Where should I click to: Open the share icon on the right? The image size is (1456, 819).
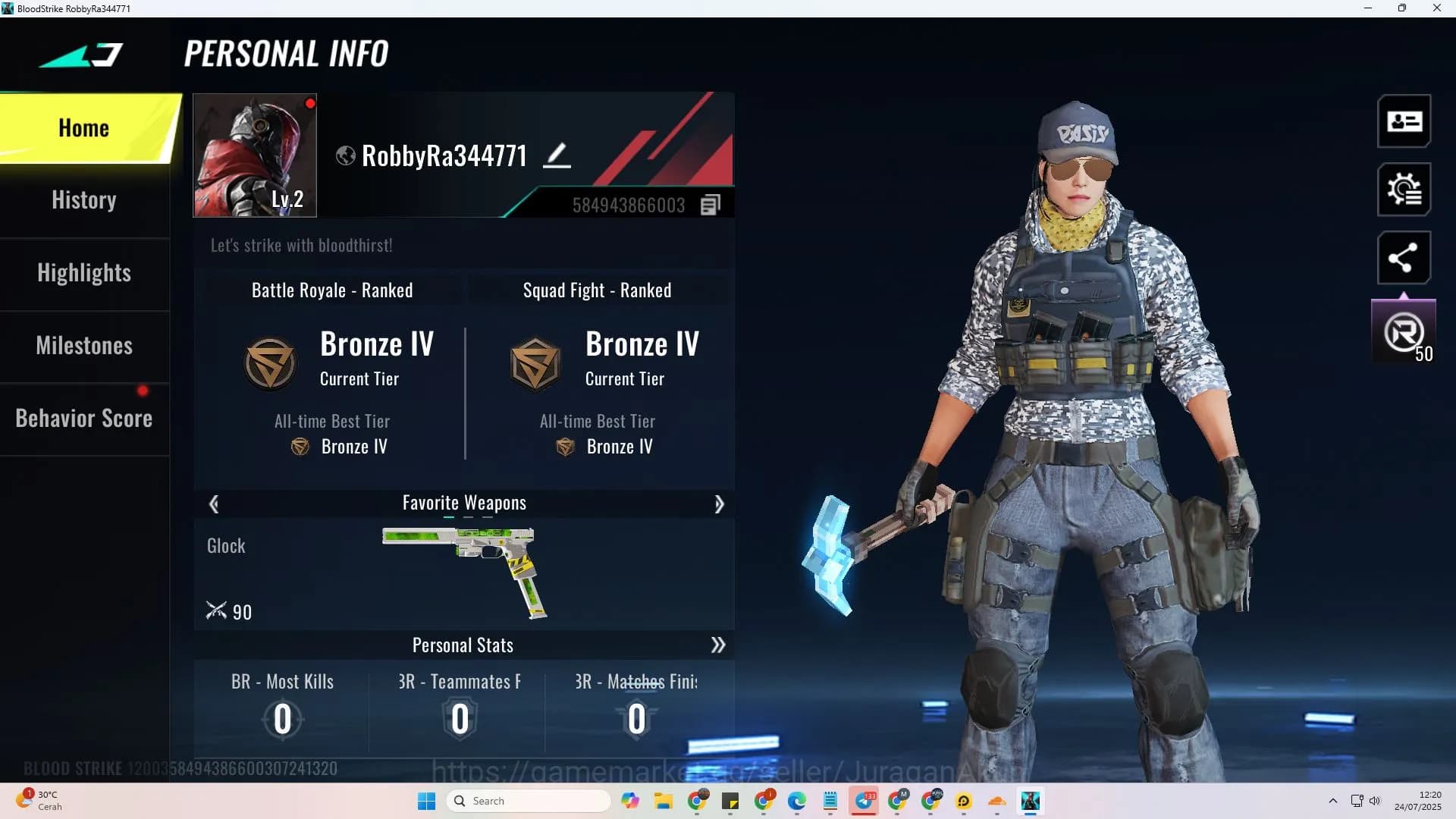coord(1404,258)
